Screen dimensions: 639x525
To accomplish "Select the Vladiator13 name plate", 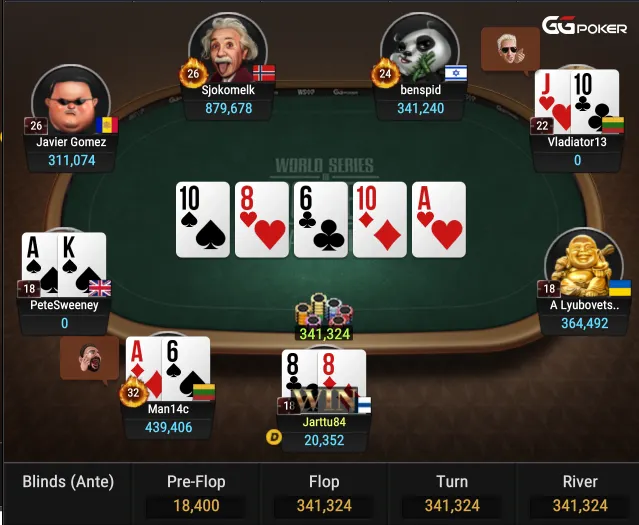I will (577, 150).
